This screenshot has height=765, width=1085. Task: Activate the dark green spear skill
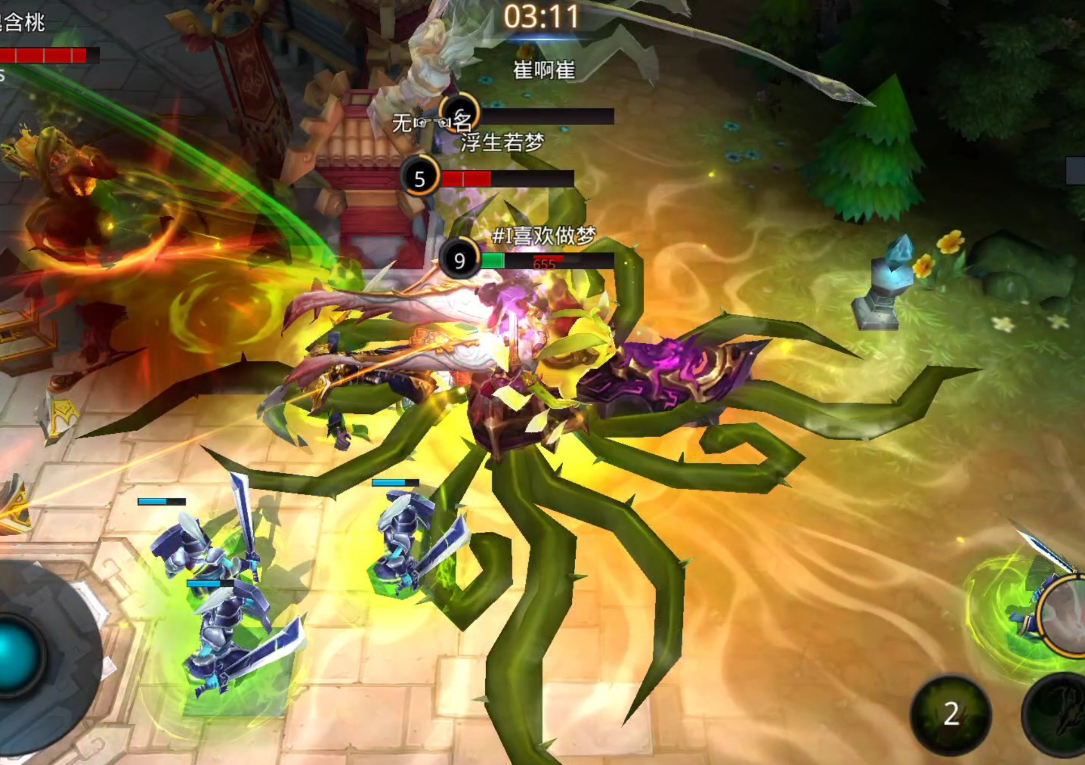coord(1058,714)
